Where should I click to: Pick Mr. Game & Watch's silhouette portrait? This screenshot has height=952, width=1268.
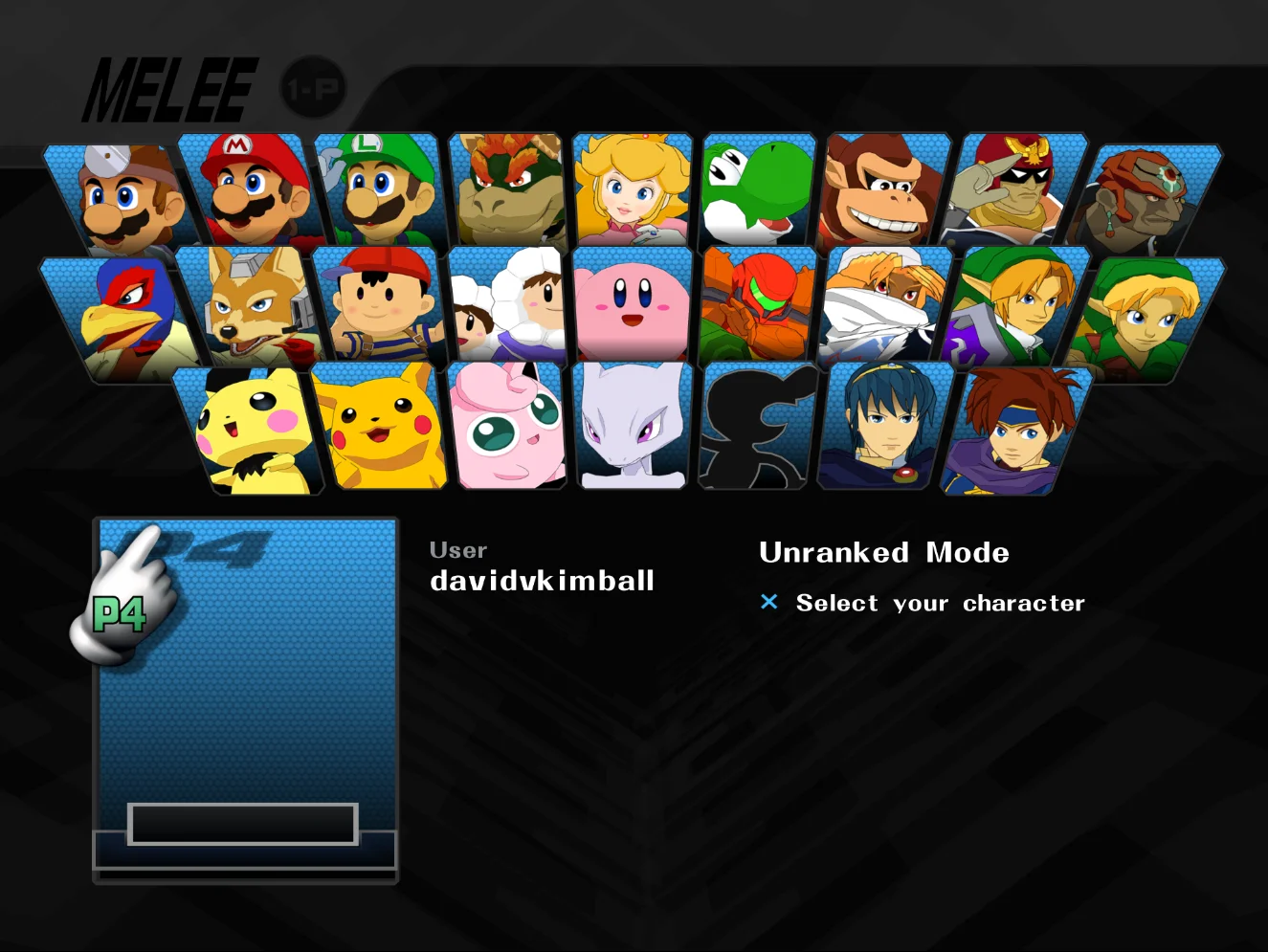(x=755, y=429)
